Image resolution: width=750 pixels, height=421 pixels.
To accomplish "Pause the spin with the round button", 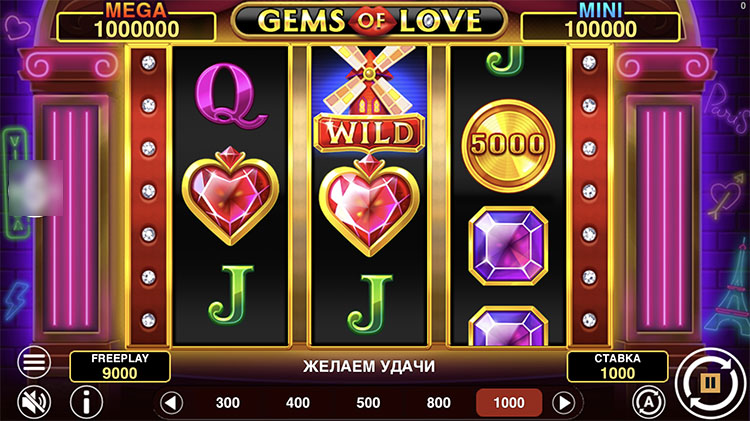I will (708, 381).
